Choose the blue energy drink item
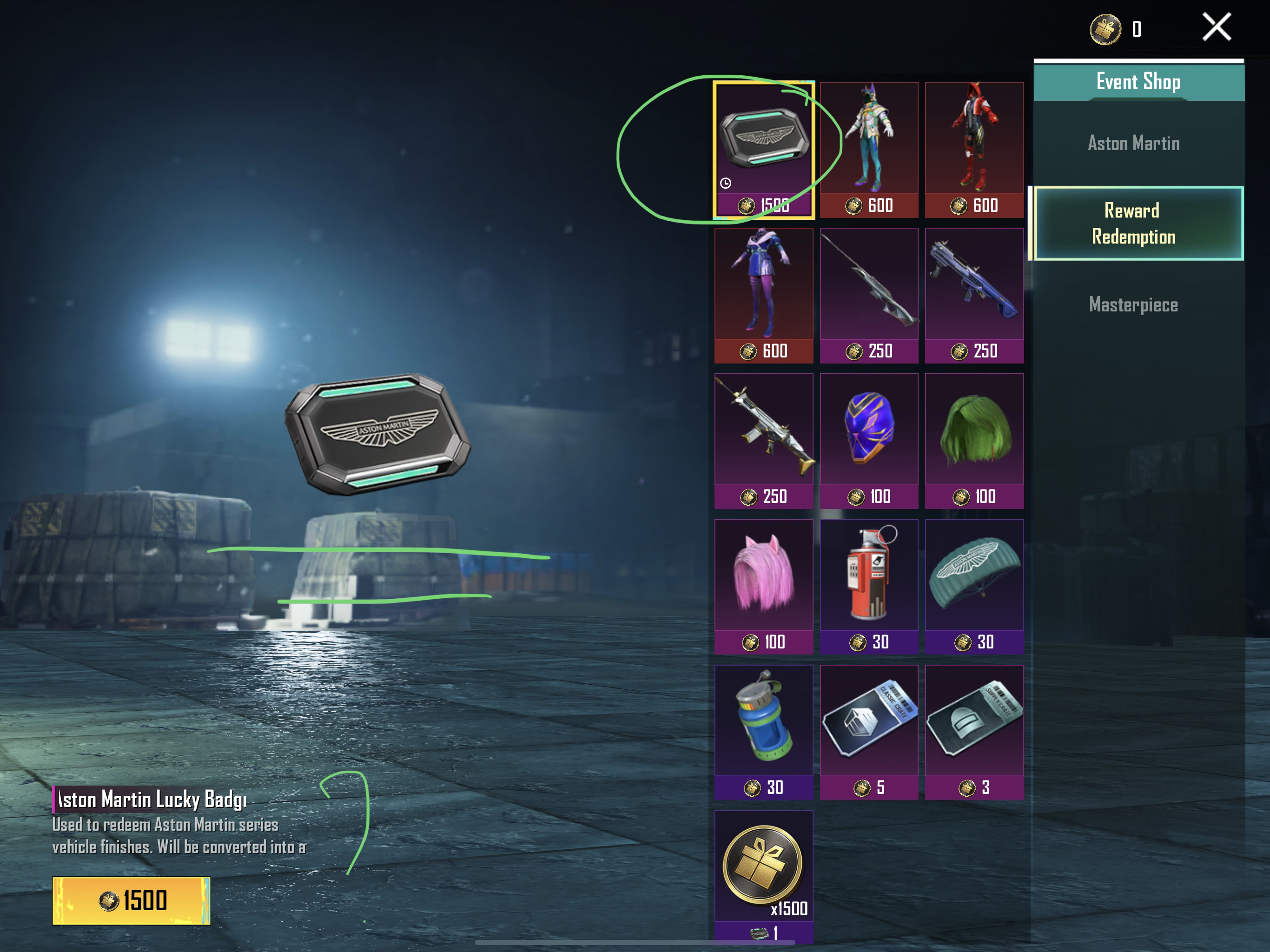This screenshot has height=952, width=1270. [764, 732]
